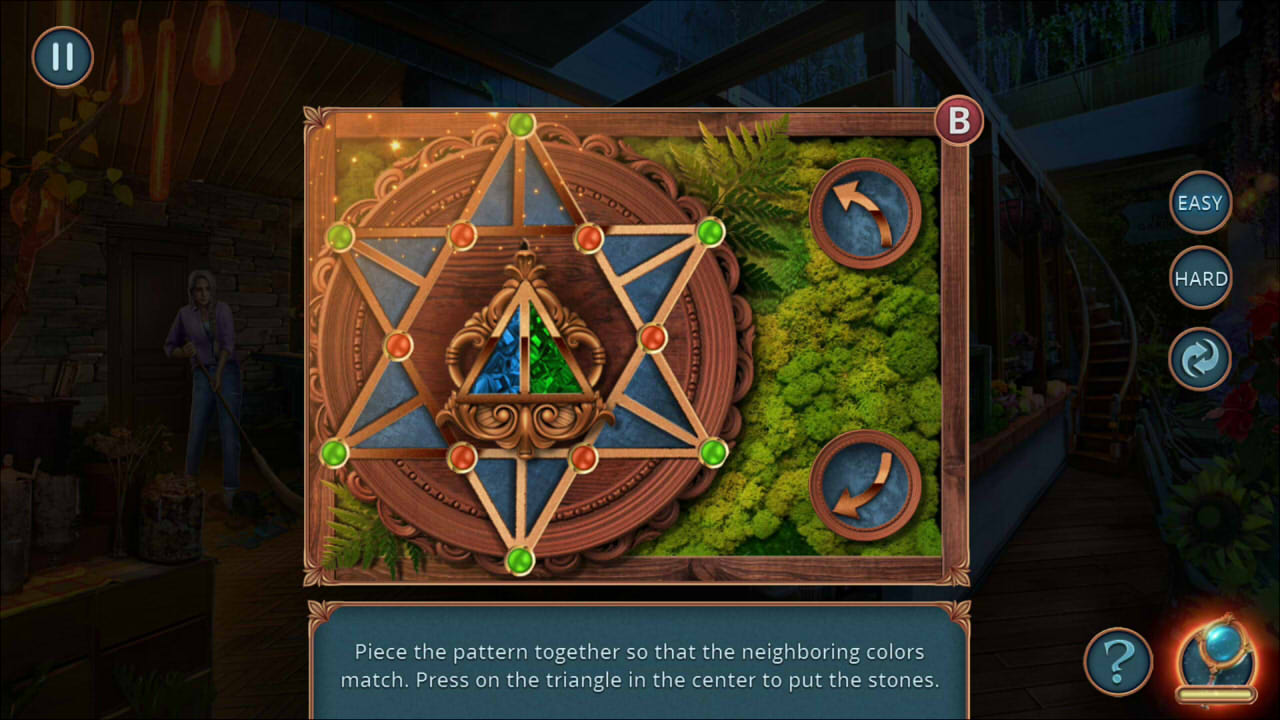Click the red B badge on the puzzle
Viewport: 1280px width, 720px height.
(x=959, y=119)
